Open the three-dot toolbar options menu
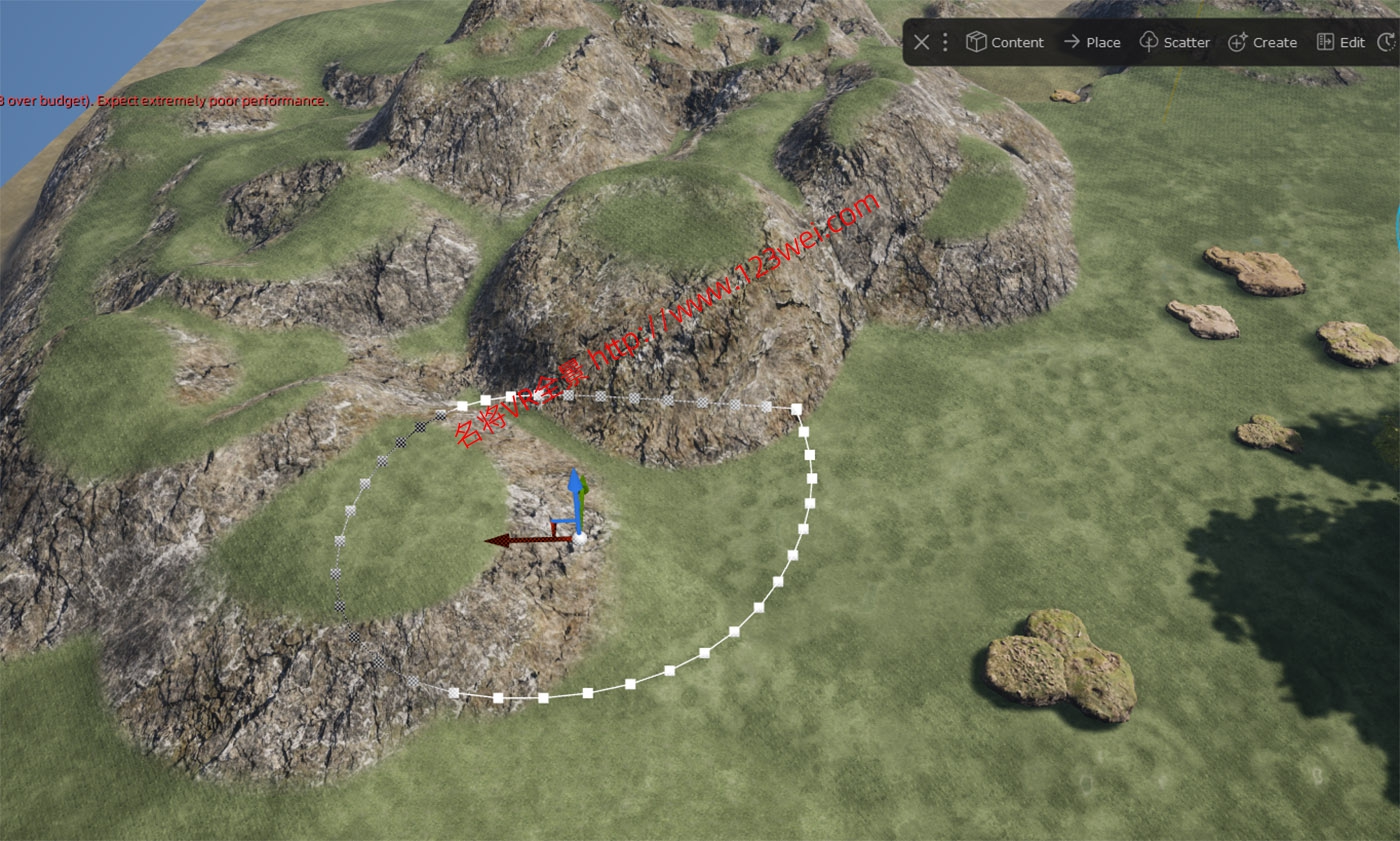 coord(945,42)
